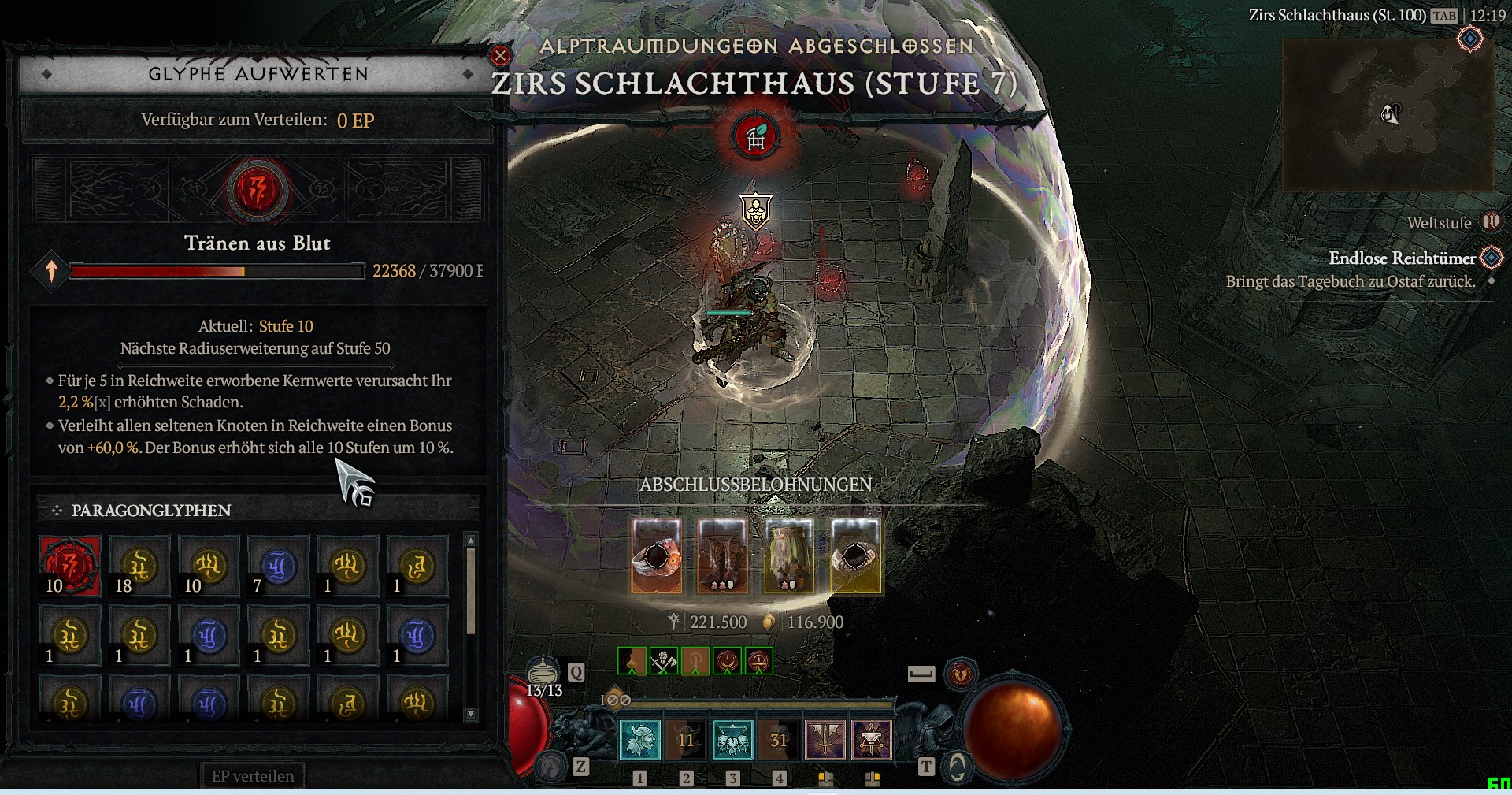Pick the yellow level 10 glyph
Screen dimensions: 1512x795
[x=209, y=567]
